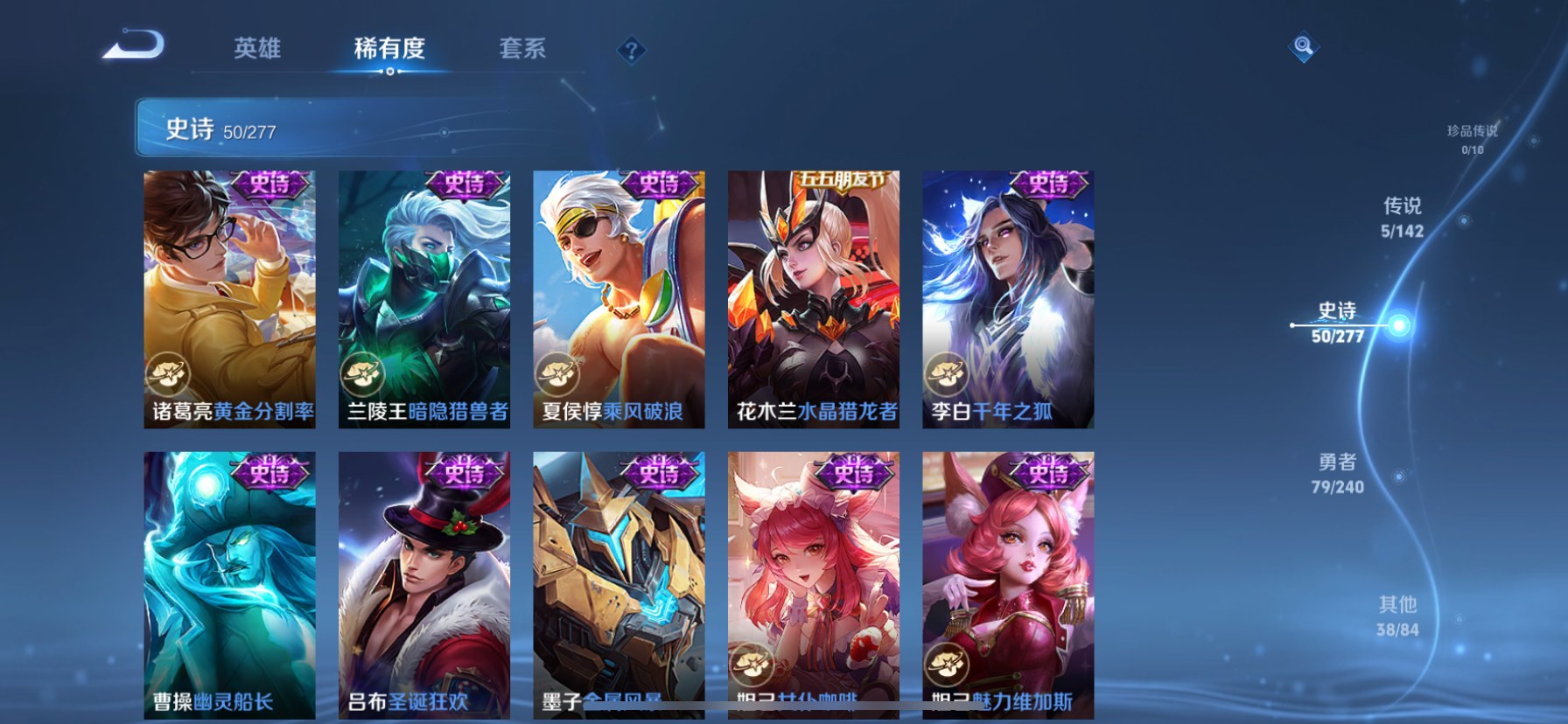Screen dimensions: 1568x724
Task: Select the 传说 rarity category
Action: (x=1402, y=217)
